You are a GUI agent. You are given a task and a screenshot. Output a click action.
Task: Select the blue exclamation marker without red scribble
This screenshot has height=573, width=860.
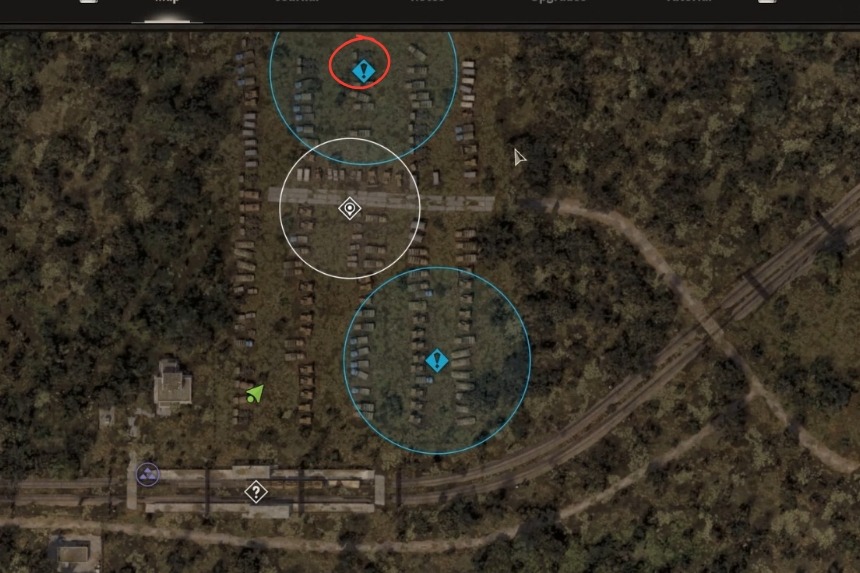click(x=436, y=360)
